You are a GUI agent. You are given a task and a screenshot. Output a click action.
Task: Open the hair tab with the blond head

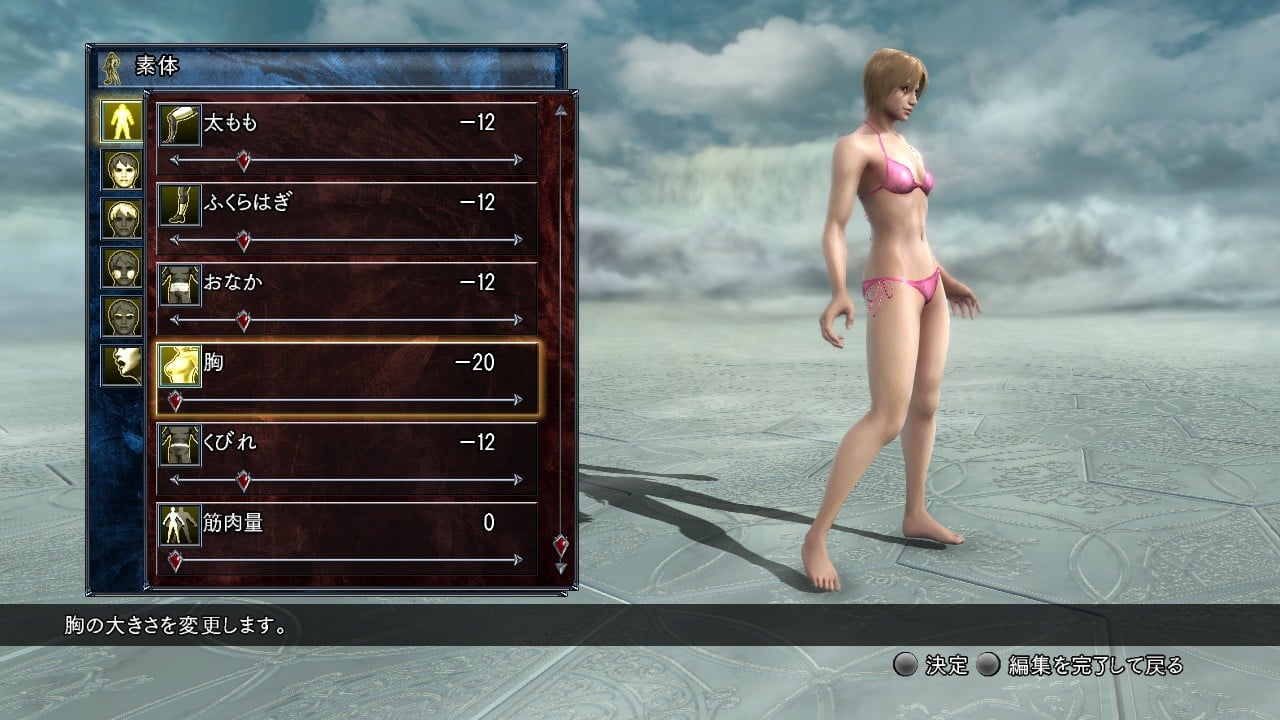[120, 219]
